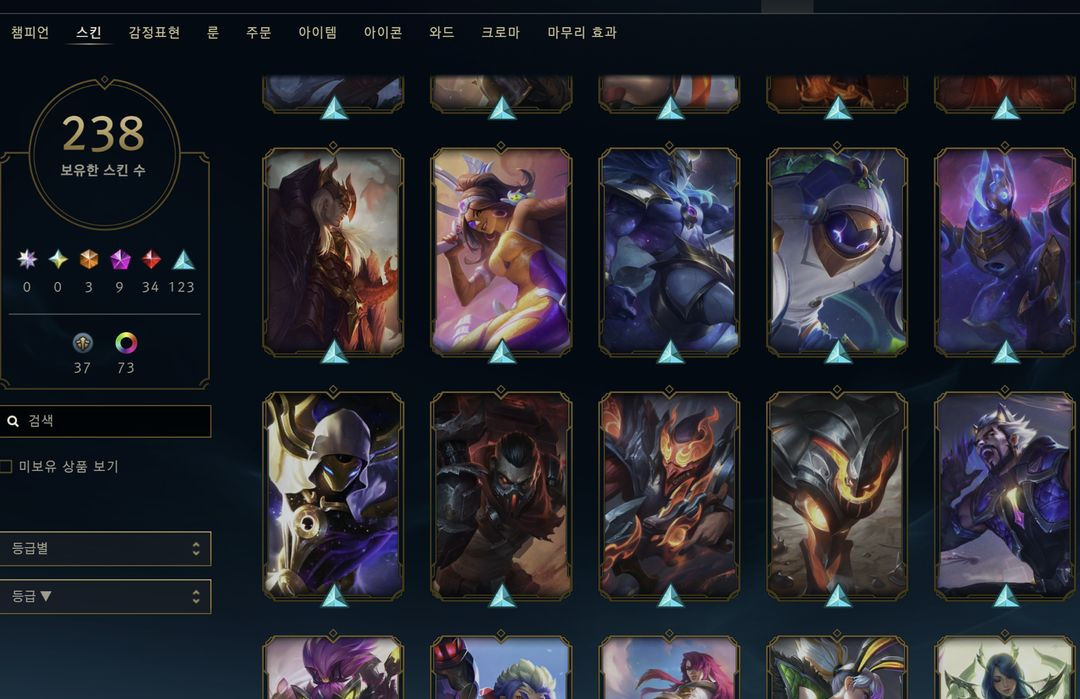Open the 크로마 tab
Screen dimensions: 1080x699
[x=500, y=33]
